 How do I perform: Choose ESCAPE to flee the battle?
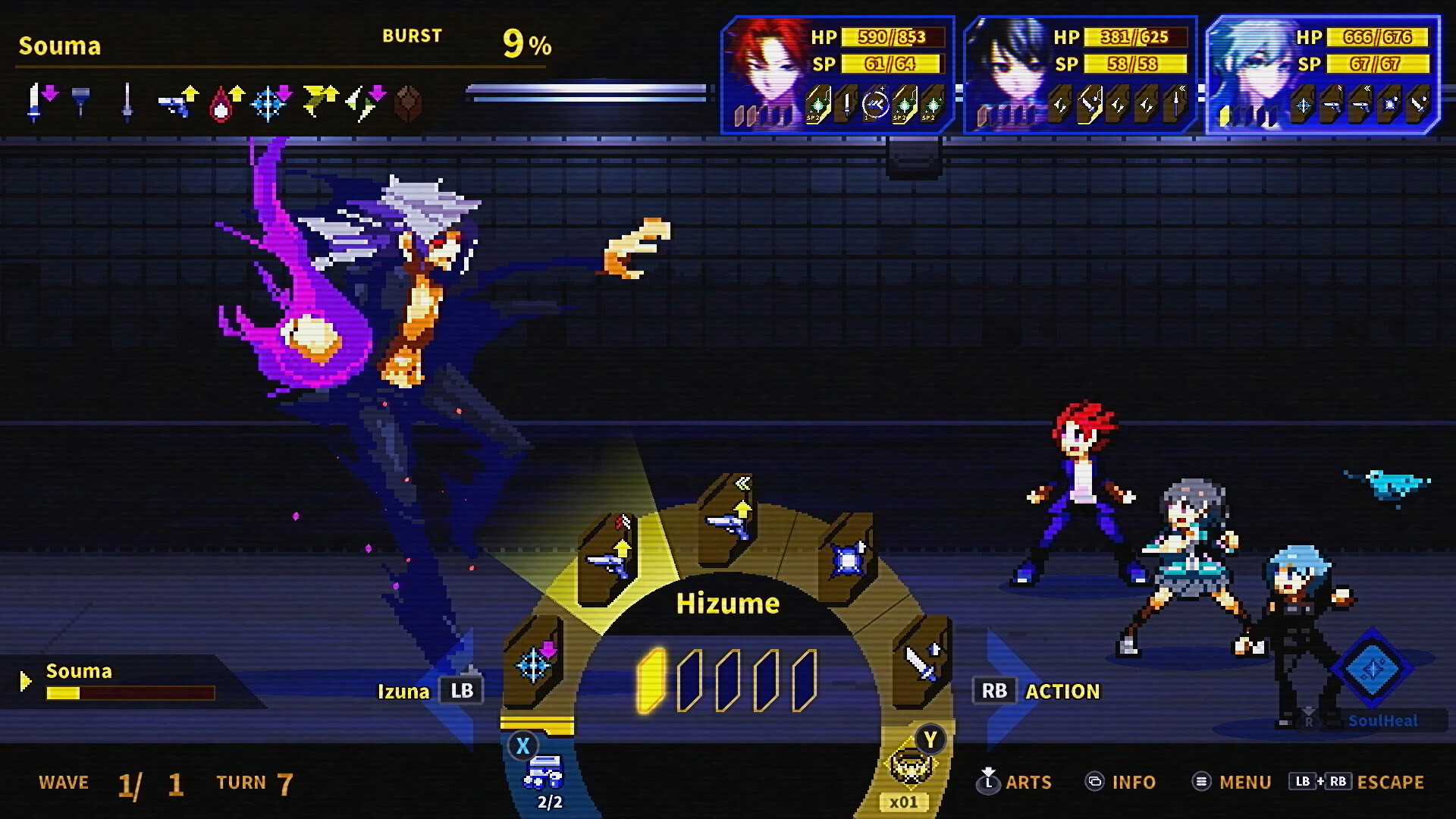pyautogui.click(x=1357, y=782)
